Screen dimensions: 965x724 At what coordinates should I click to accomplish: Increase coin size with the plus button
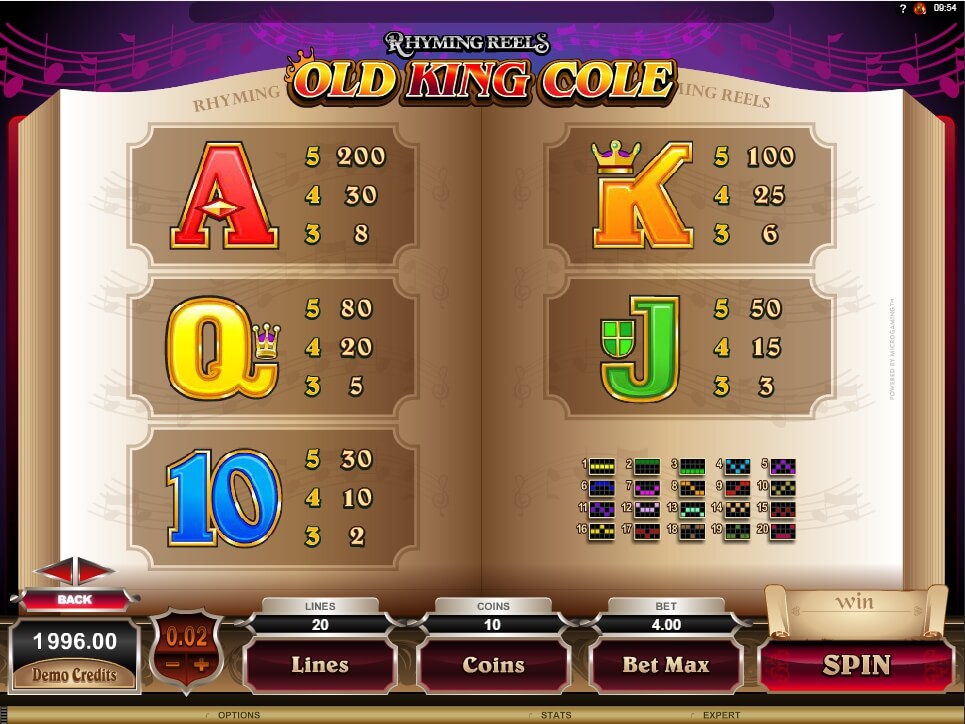point(201,665)
